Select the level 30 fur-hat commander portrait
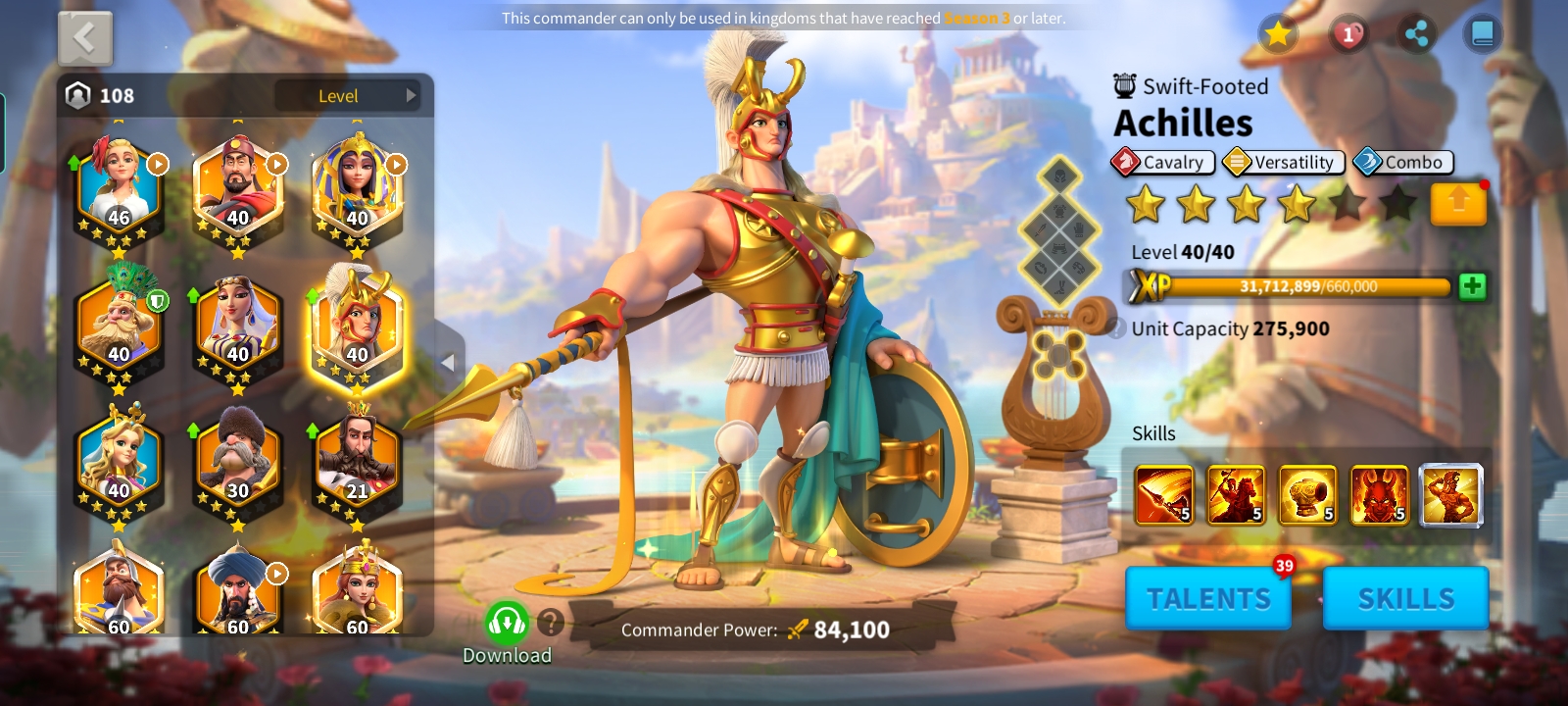This screenshot has height=706, width=1568. tap(238, 461)
